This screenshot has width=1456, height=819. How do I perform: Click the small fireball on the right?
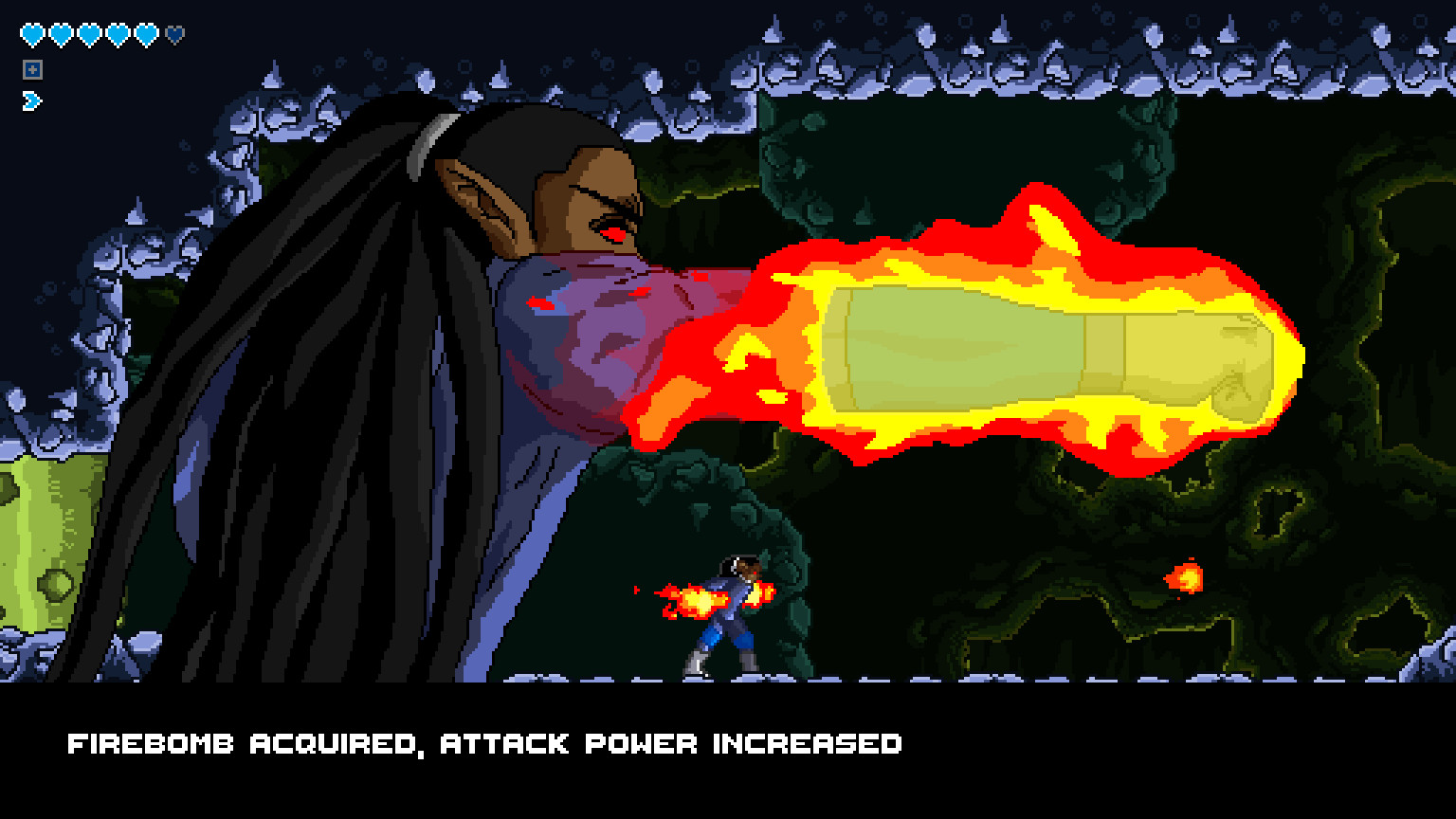pyautogui.click(x=1188, y=576)
